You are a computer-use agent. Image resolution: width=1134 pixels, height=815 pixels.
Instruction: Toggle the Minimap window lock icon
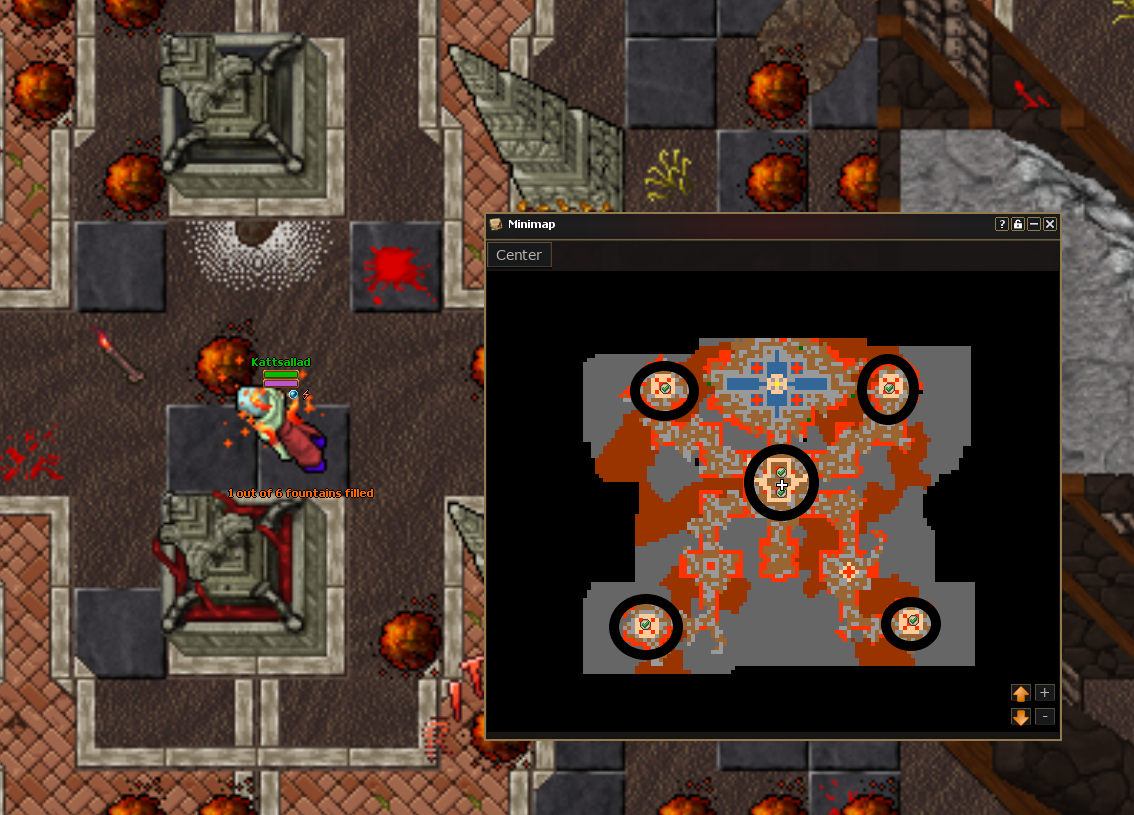pyautogui.click(x=1018, y=224)
